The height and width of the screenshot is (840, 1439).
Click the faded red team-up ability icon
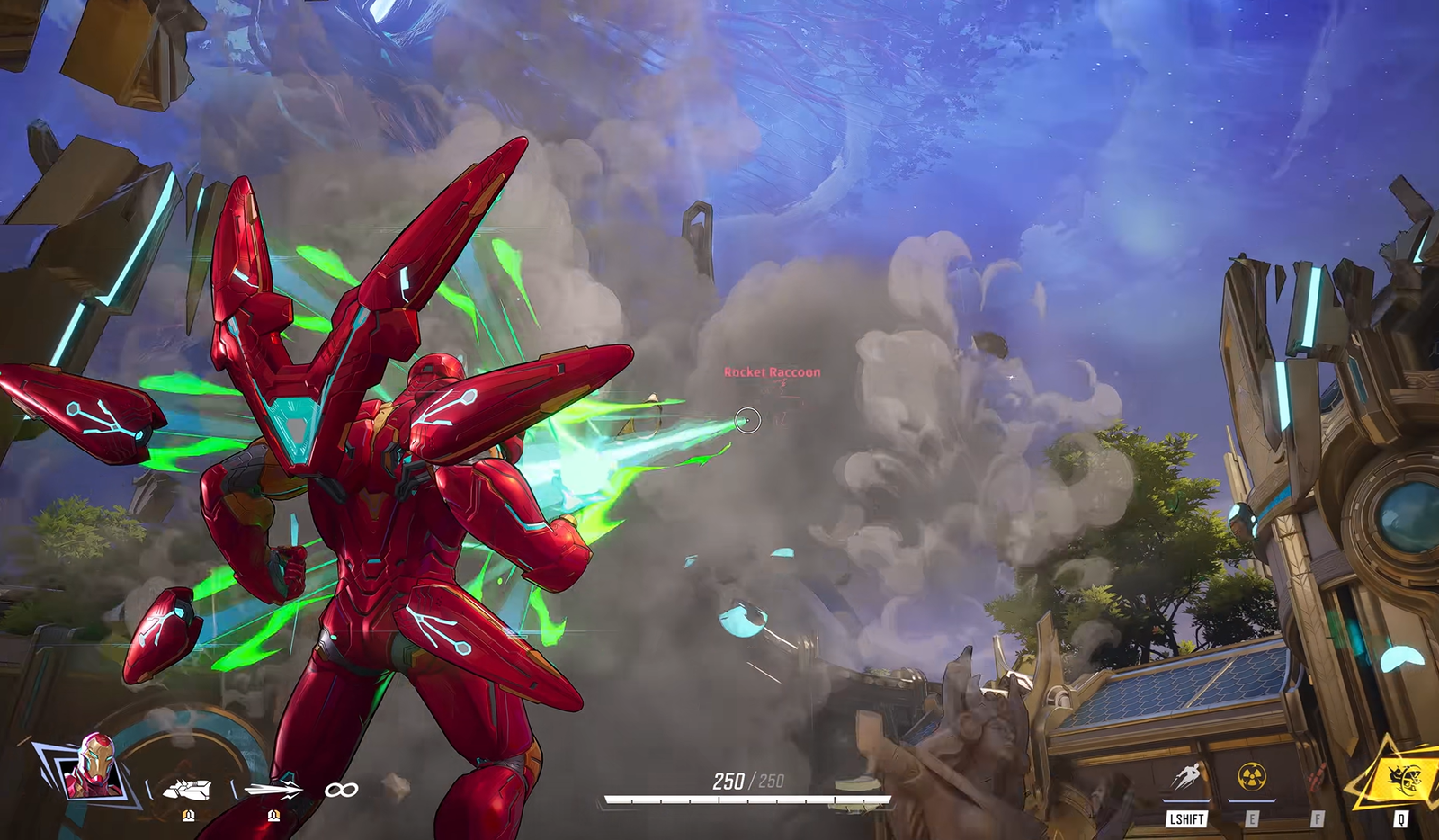tap(1317, 775)
